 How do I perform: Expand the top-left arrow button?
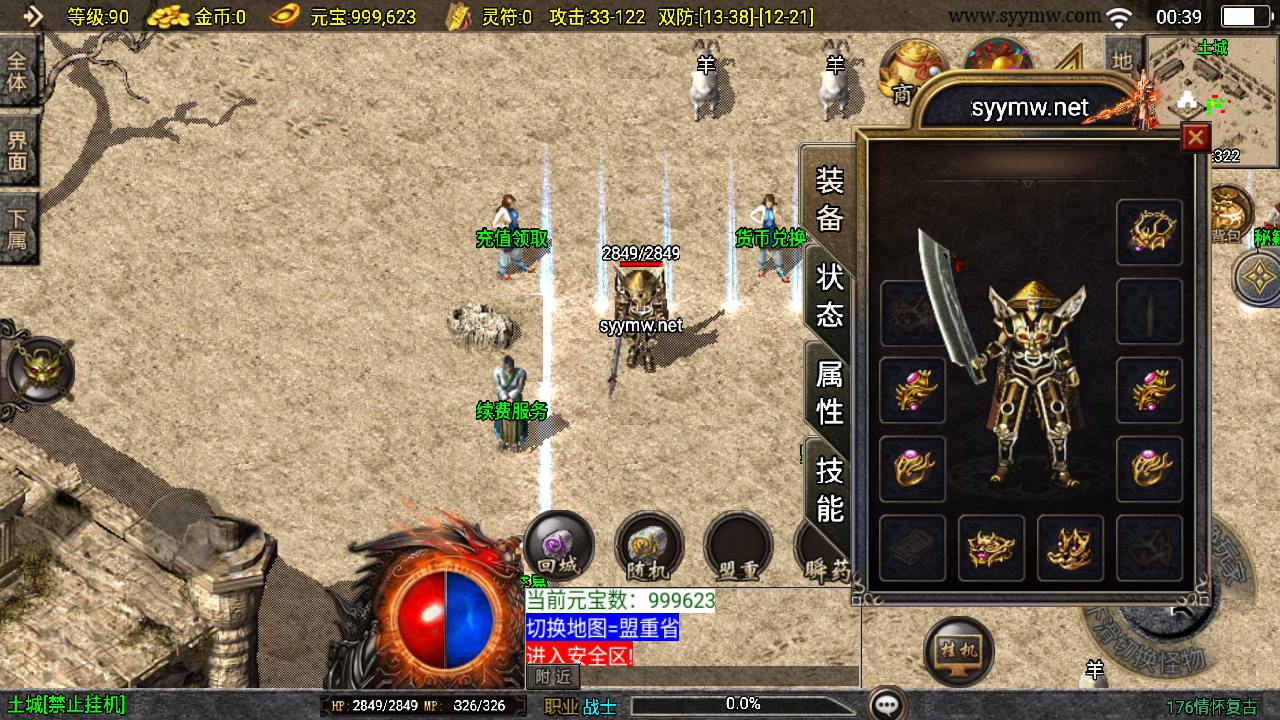click(32, 16)
